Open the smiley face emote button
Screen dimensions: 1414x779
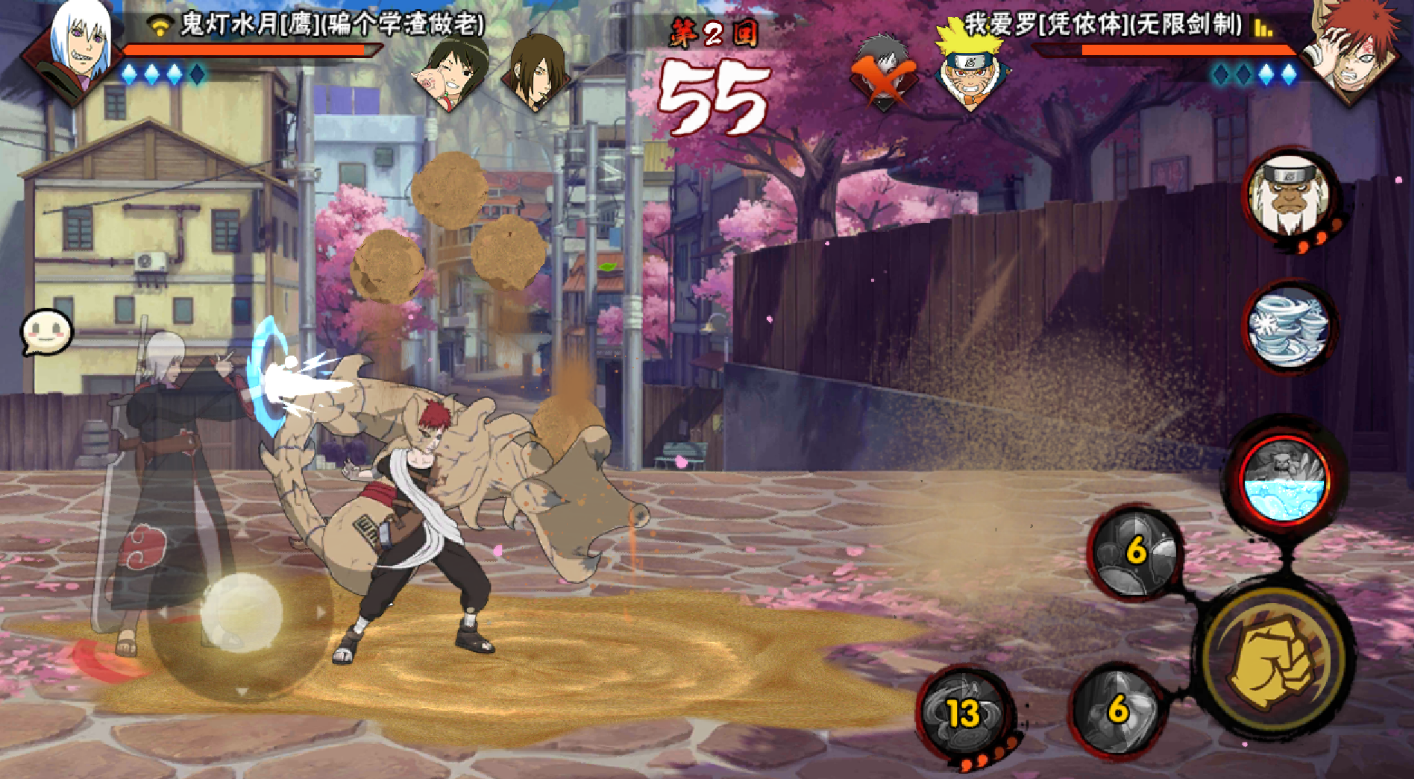[x=46, y=330]
